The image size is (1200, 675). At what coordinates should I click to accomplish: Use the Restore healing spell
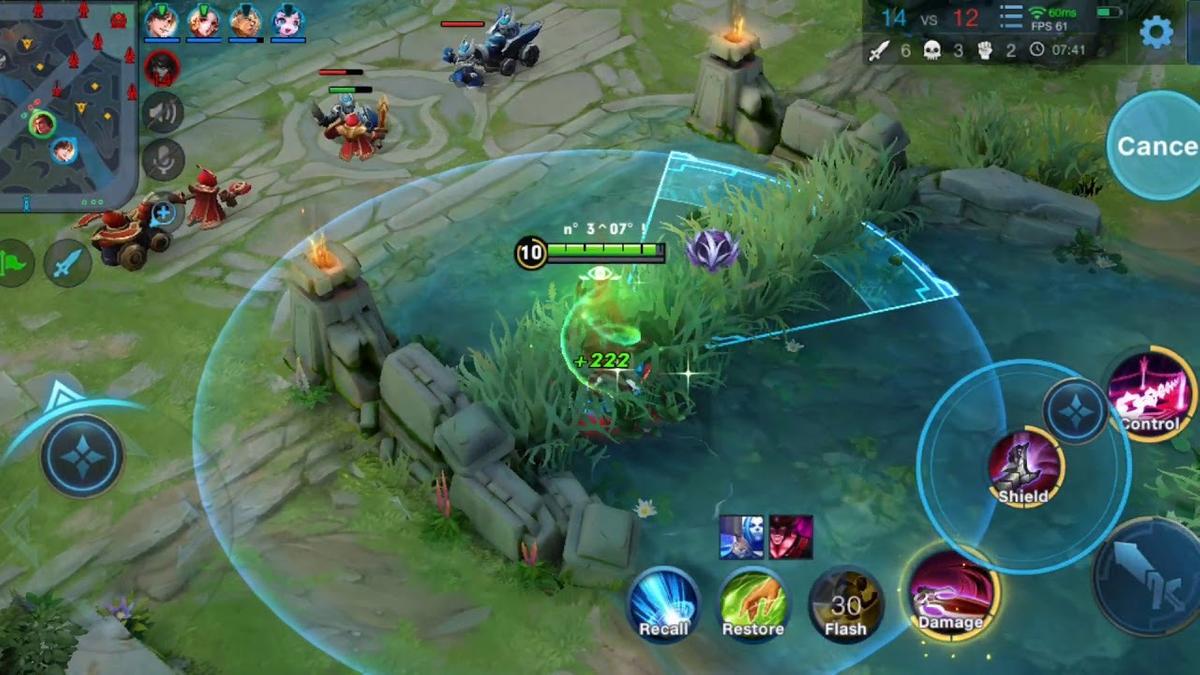pos(753,603)
